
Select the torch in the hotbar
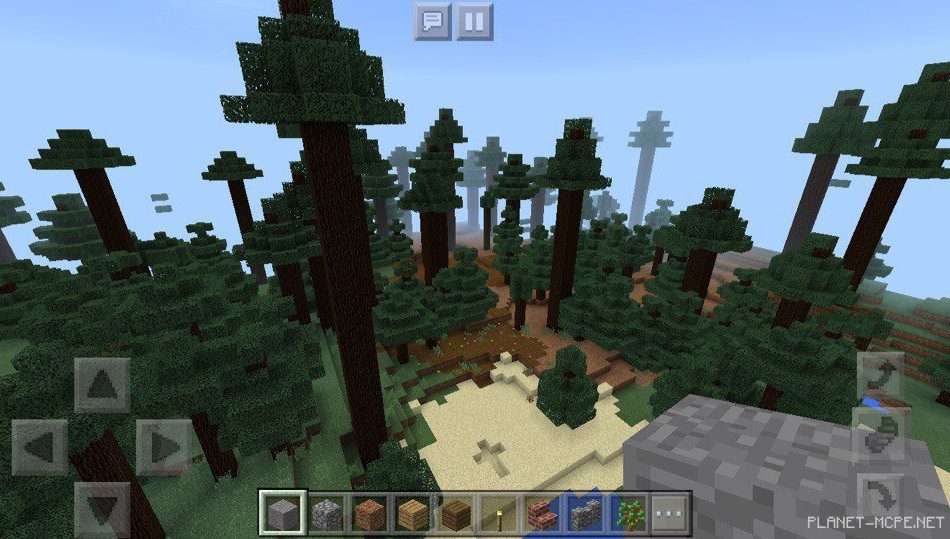pos(499,513)
